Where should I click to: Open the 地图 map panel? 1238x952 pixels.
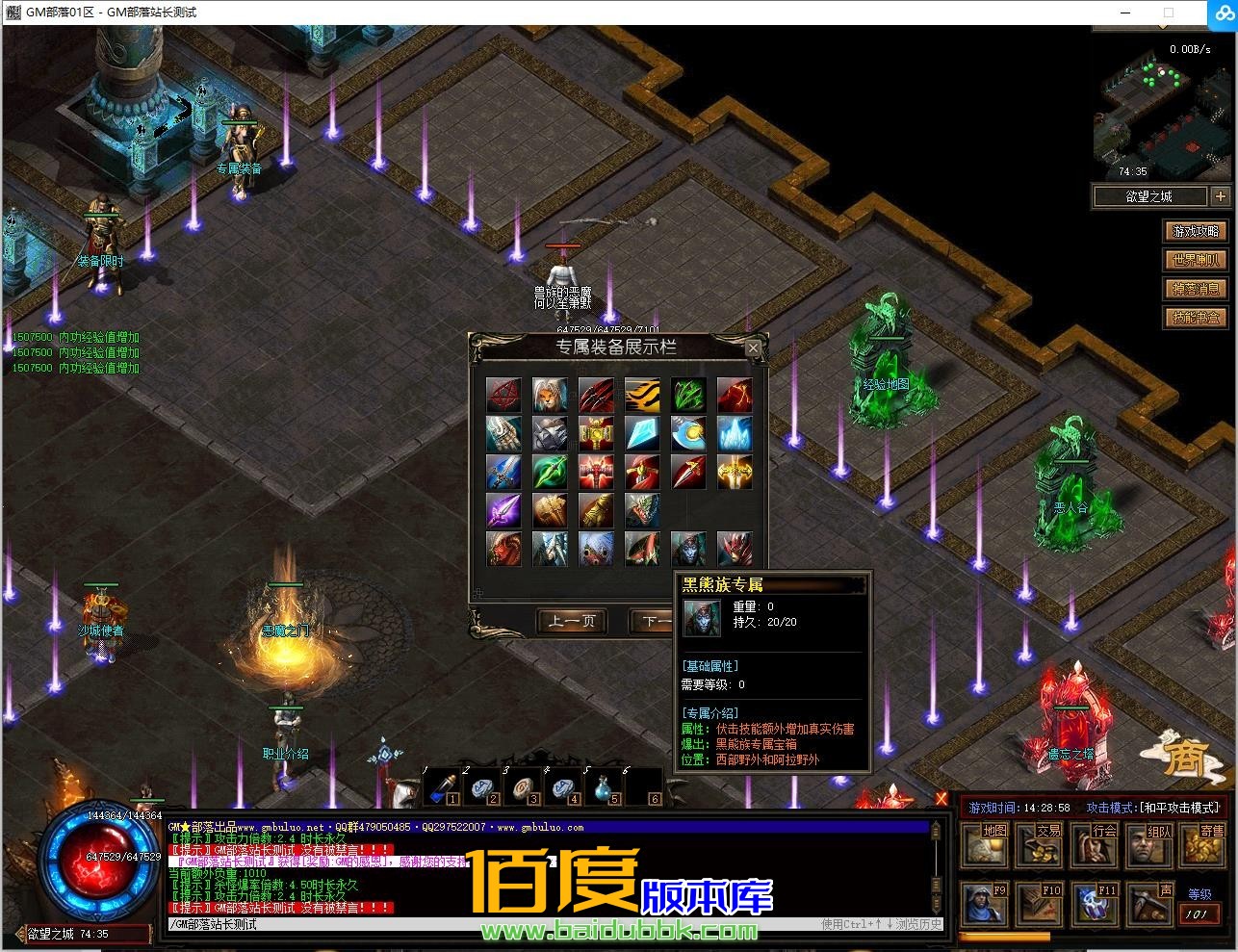click(984, 845)
